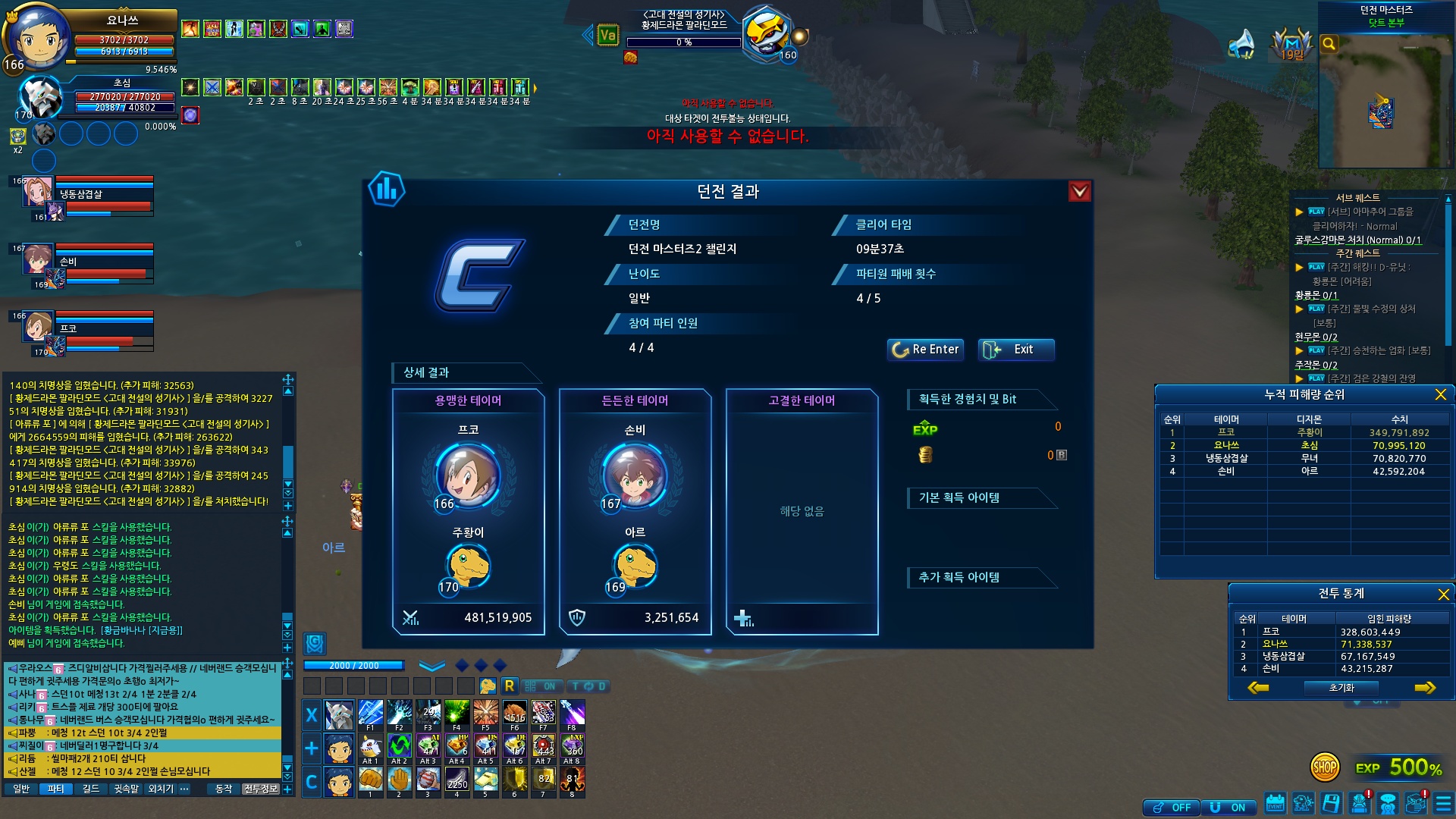1456x819 pixels.
Task: Open the main hamburger menu icon
Action: click(1443, 804)
